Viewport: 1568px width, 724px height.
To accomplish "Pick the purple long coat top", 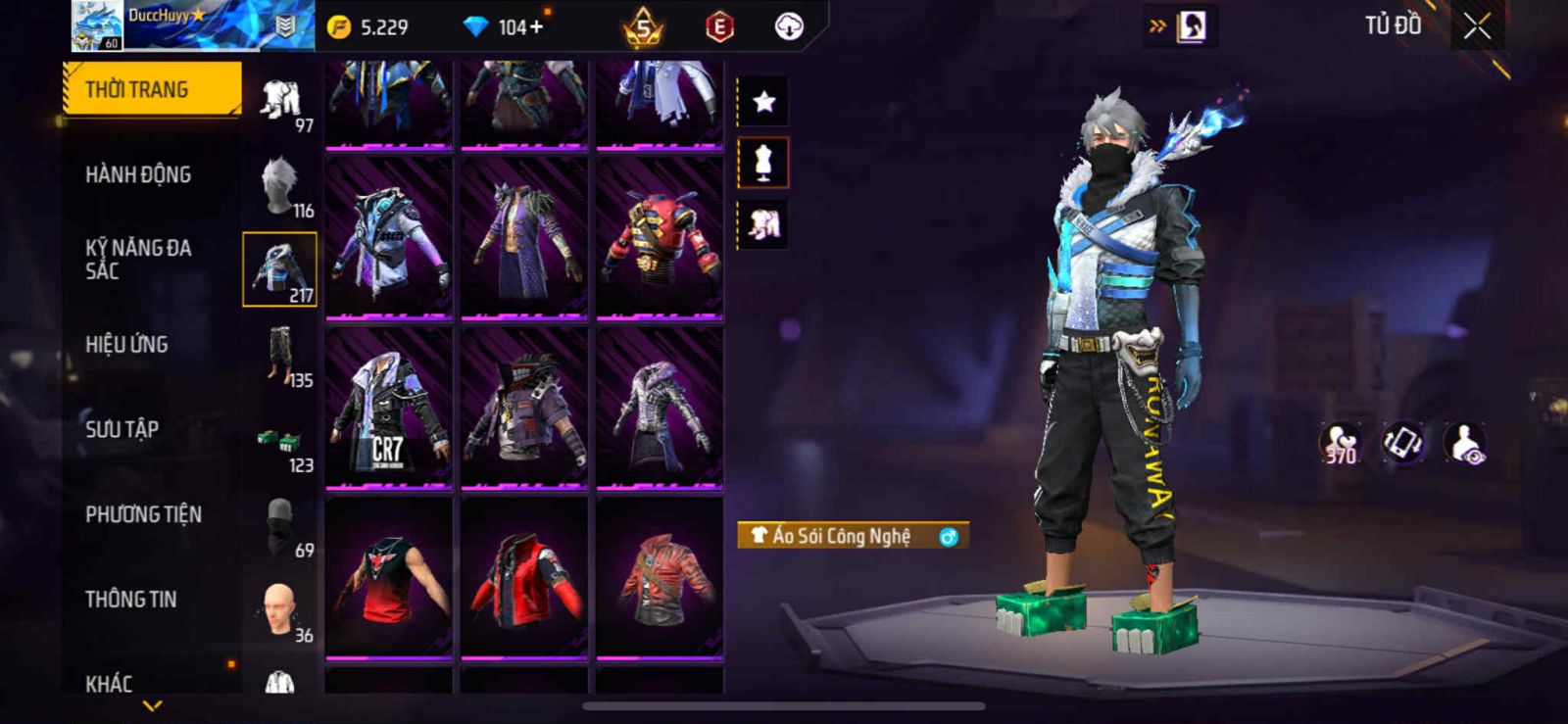I will click(x=523, y=238).
